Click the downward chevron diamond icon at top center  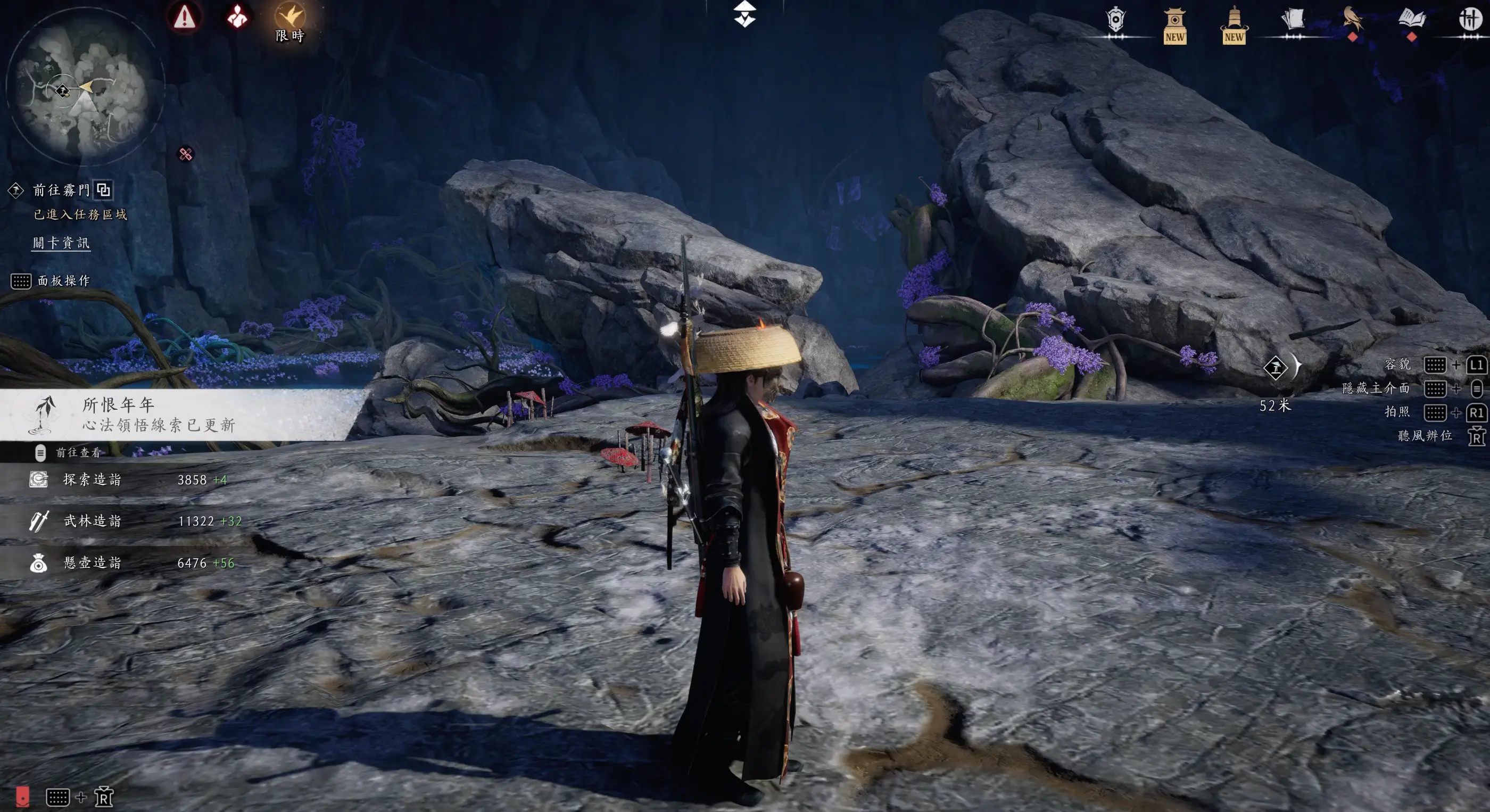744,14
